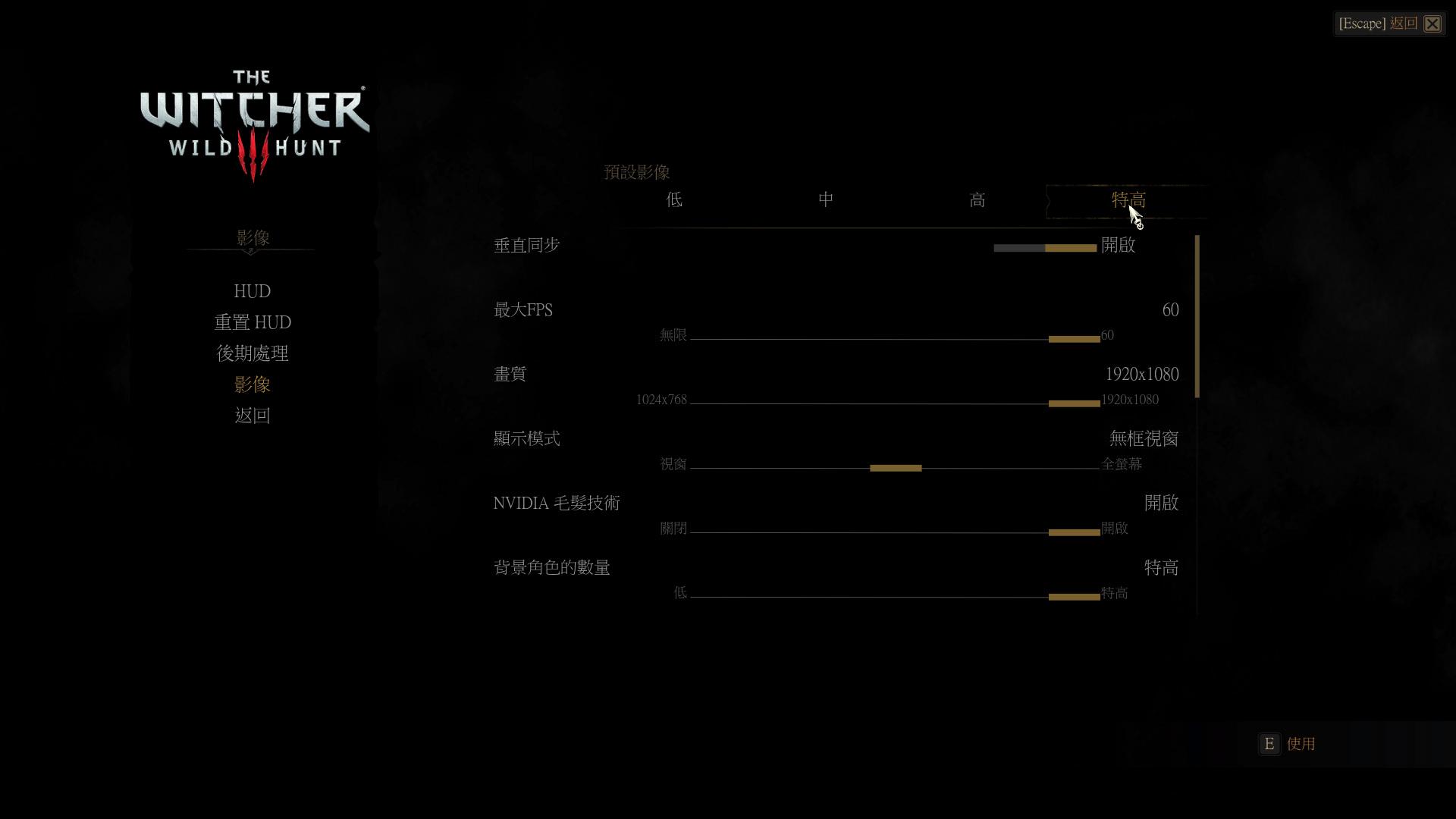
Task: Toggle the NVIDIA 毛髮技術 slider
Action: click(1074, 532)
